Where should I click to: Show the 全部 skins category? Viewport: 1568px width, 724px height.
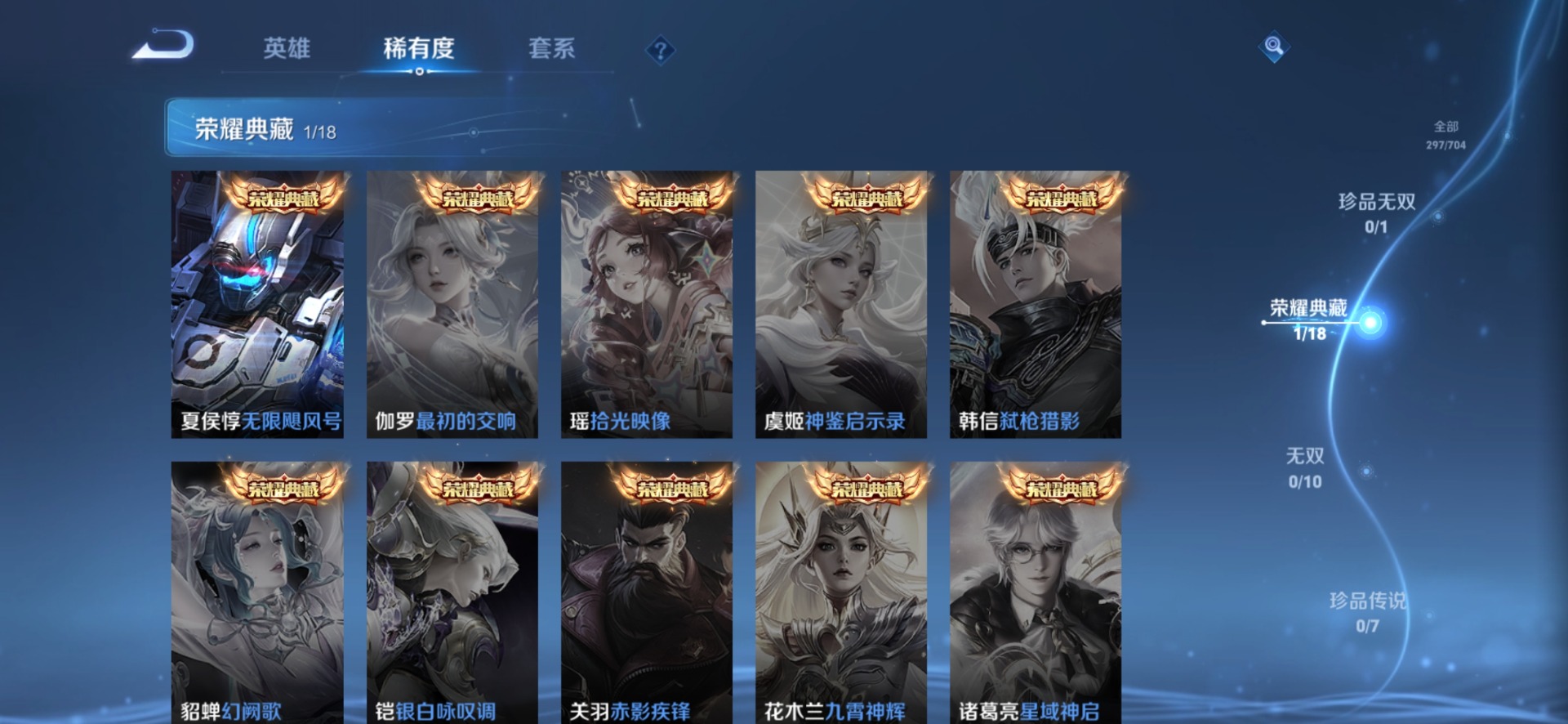click(x=1445, y=134)
